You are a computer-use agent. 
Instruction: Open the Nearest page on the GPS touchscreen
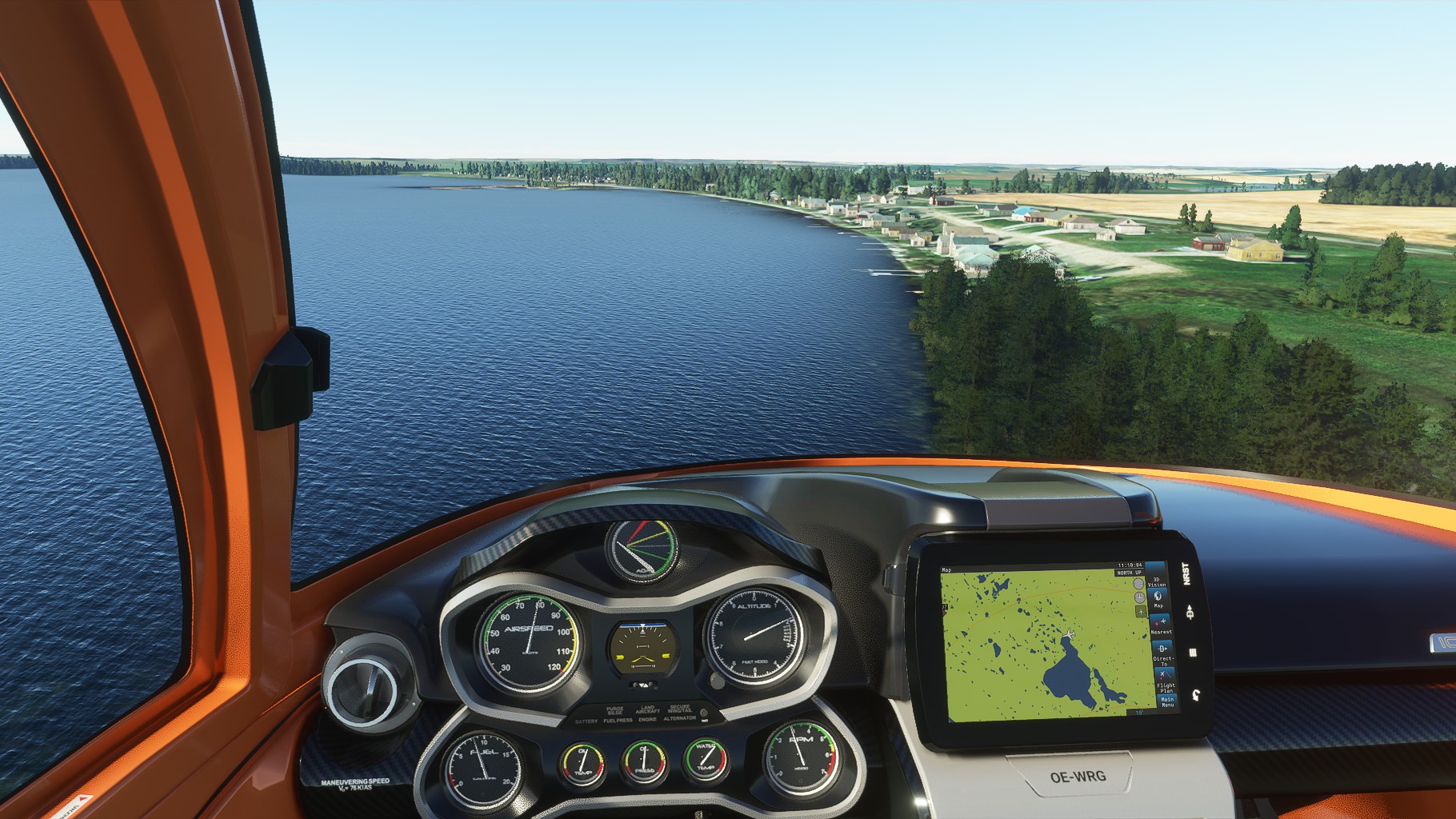(x=1161, y=624)
